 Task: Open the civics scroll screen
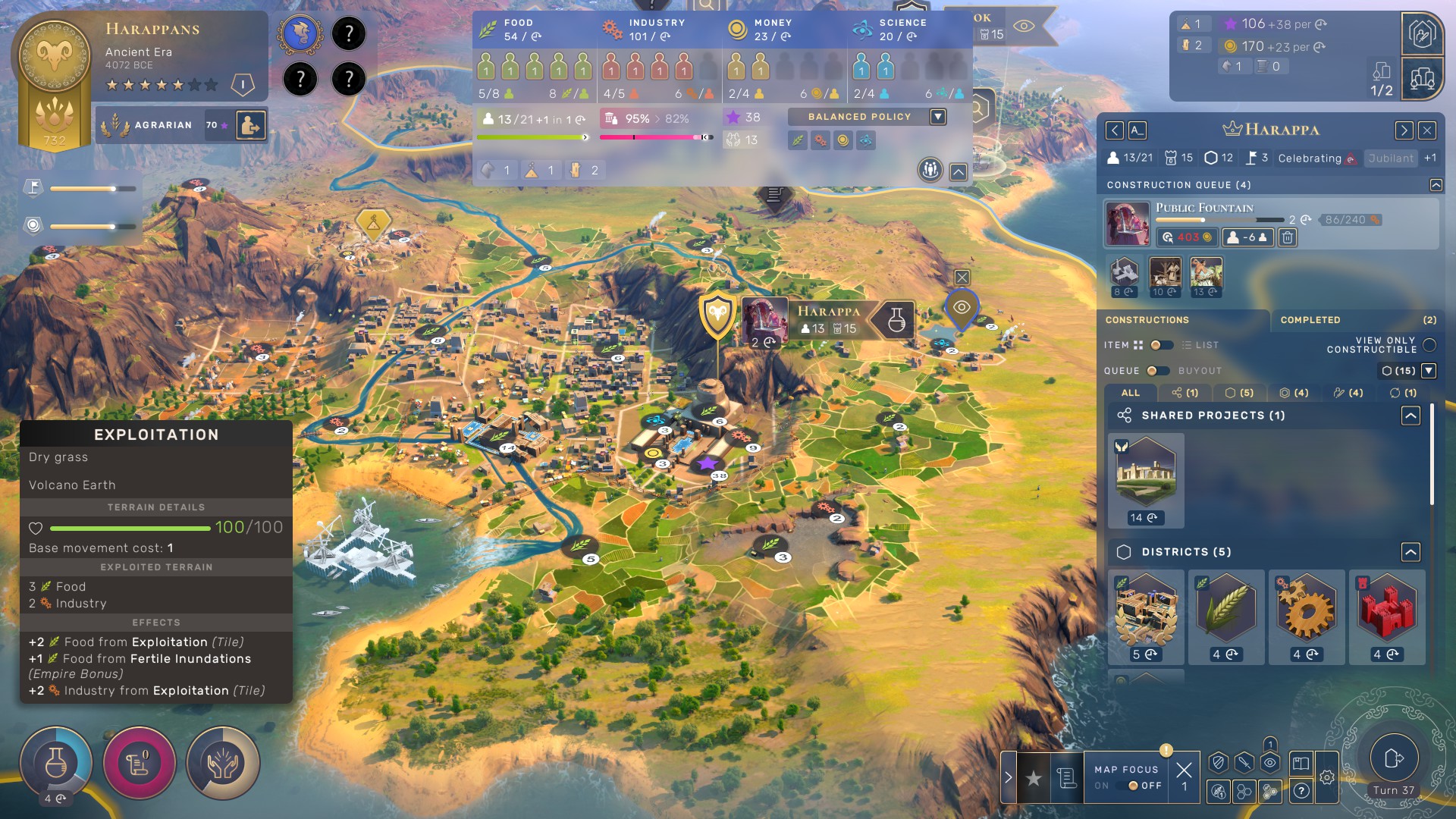coord(140,763)
